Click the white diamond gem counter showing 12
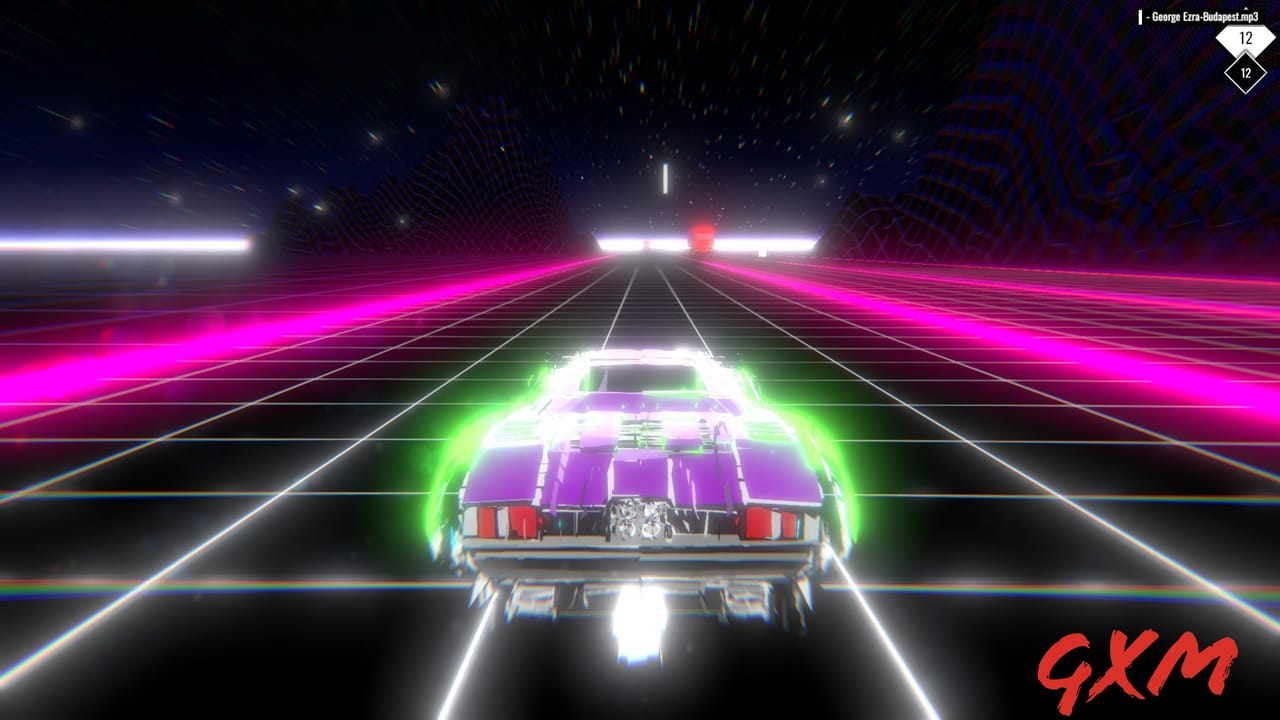 [1245, 40]
